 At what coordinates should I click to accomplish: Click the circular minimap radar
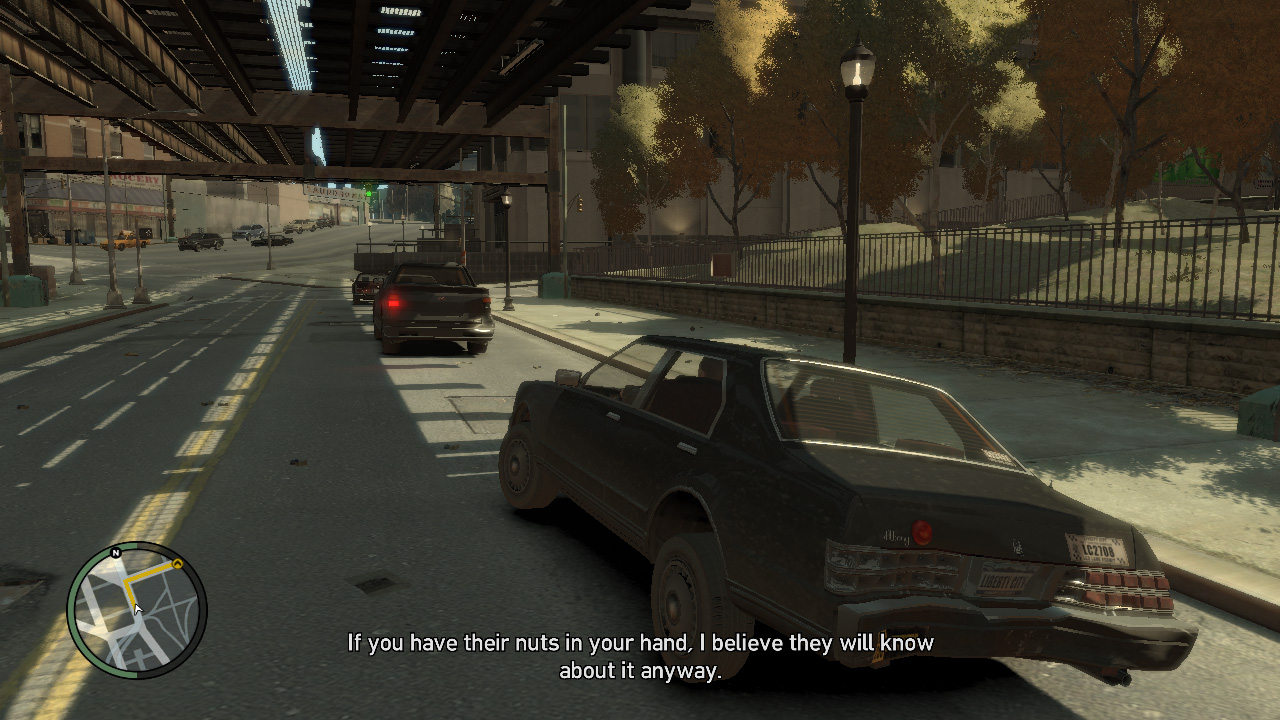tap(137, 609)
